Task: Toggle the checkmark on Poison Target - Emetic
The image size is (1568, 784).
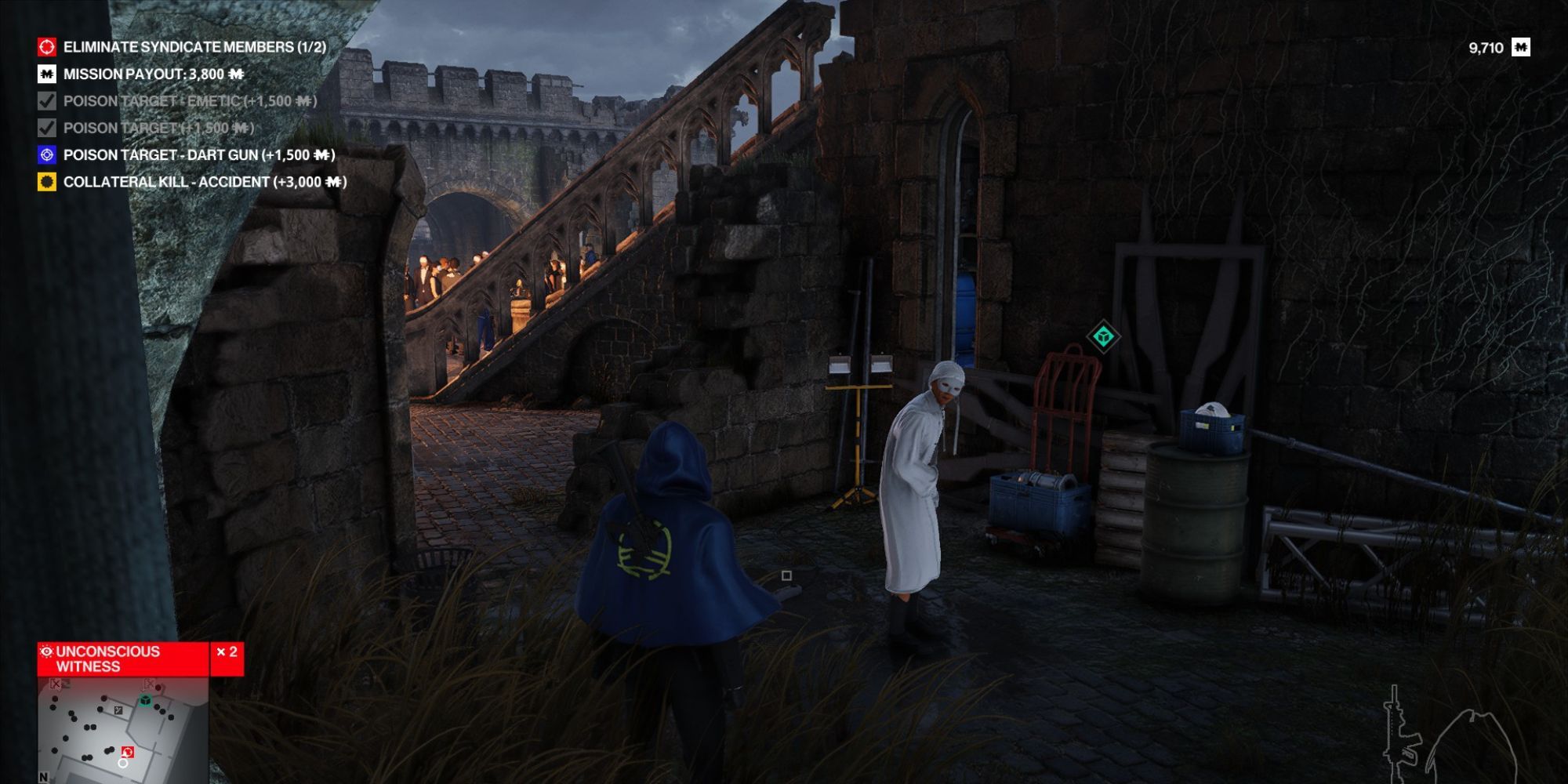Action: [x=45, y=102]
